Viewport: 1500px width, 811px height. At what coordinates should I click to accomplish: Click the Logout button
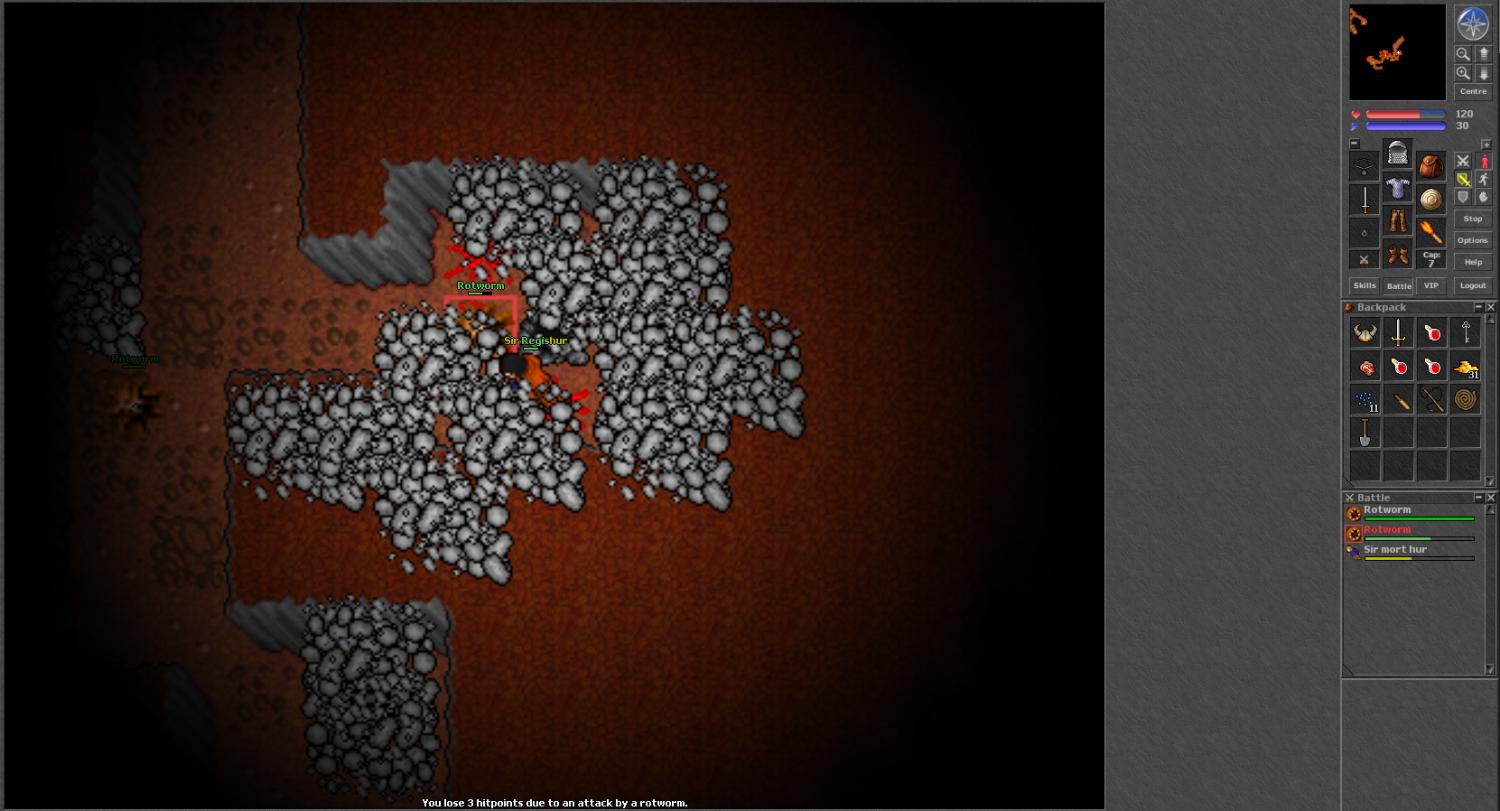tap(1472, 286)
